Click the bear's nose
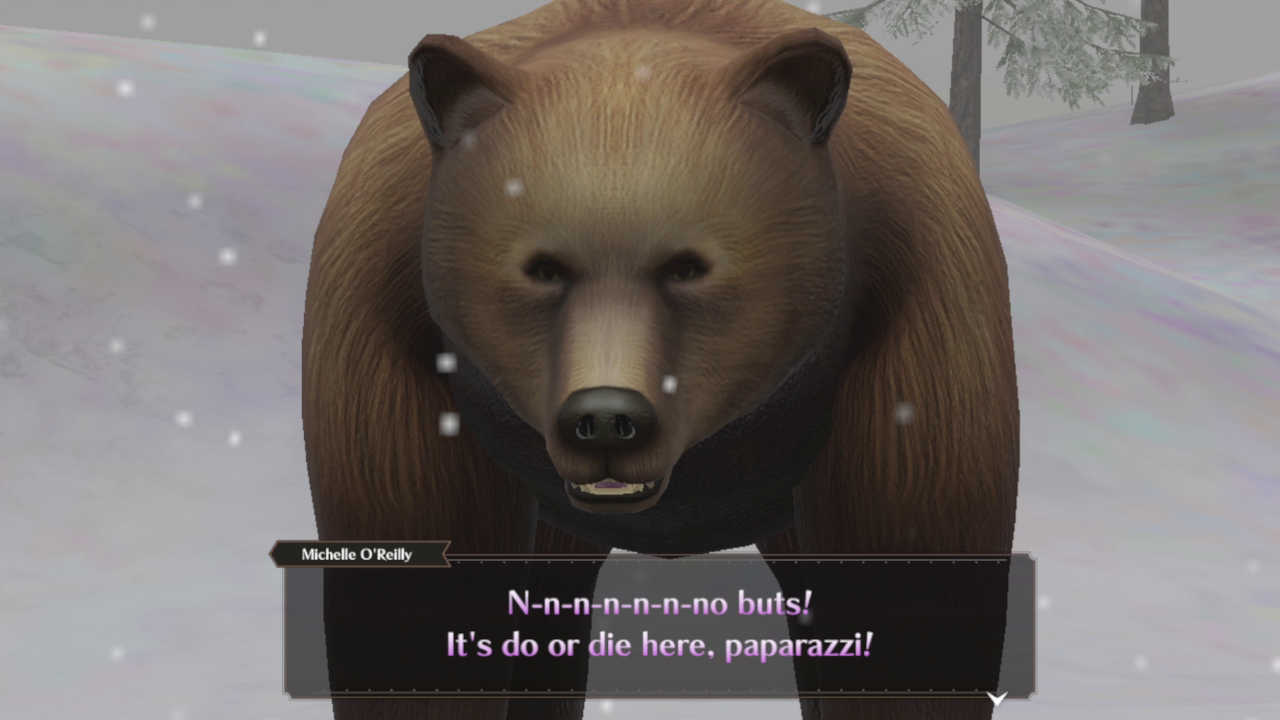The width and height of the screenshot is (1280, 720). pos(608,420)
